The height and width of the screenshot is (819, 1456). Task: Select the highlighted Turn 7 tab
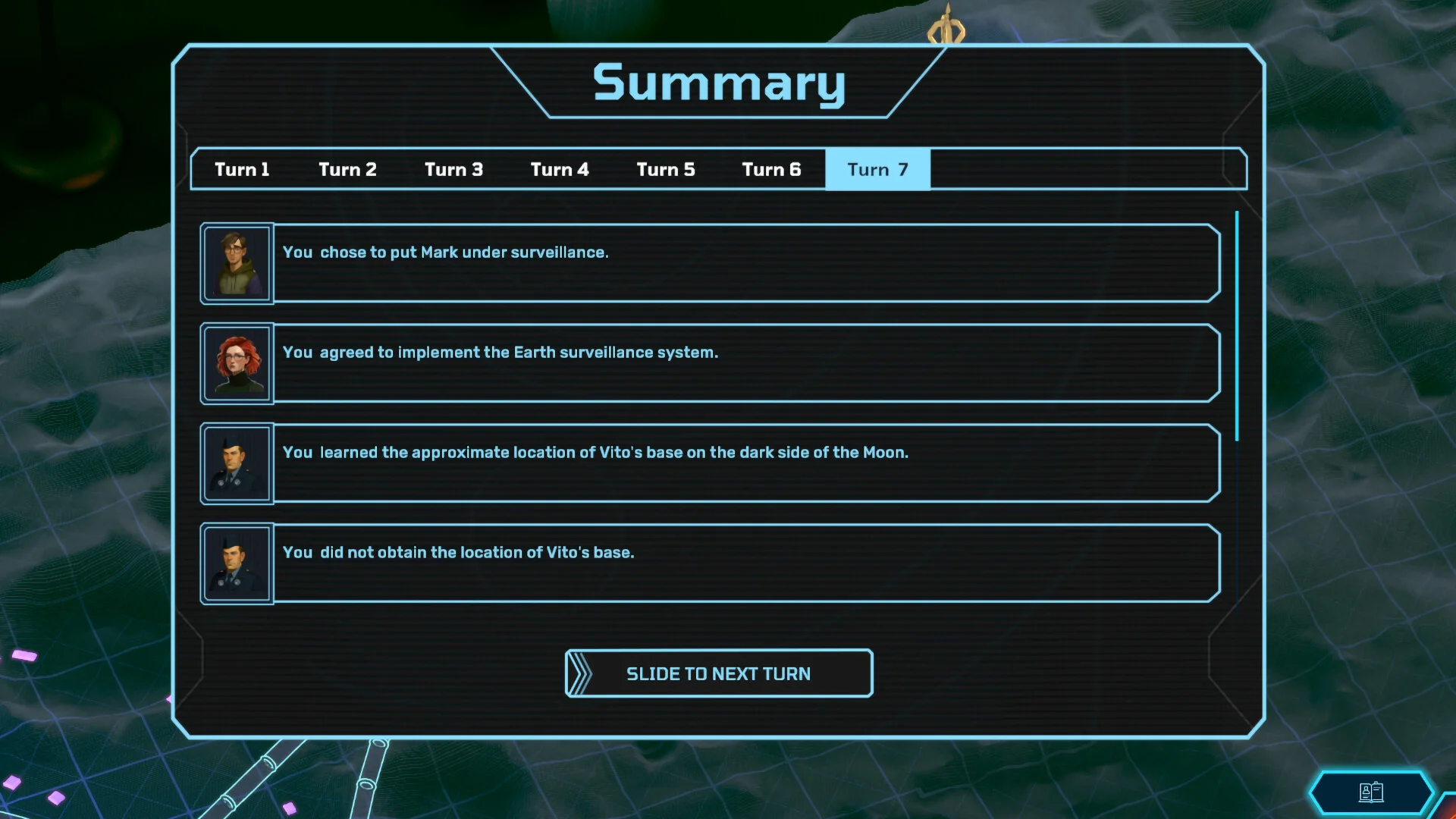877,169
